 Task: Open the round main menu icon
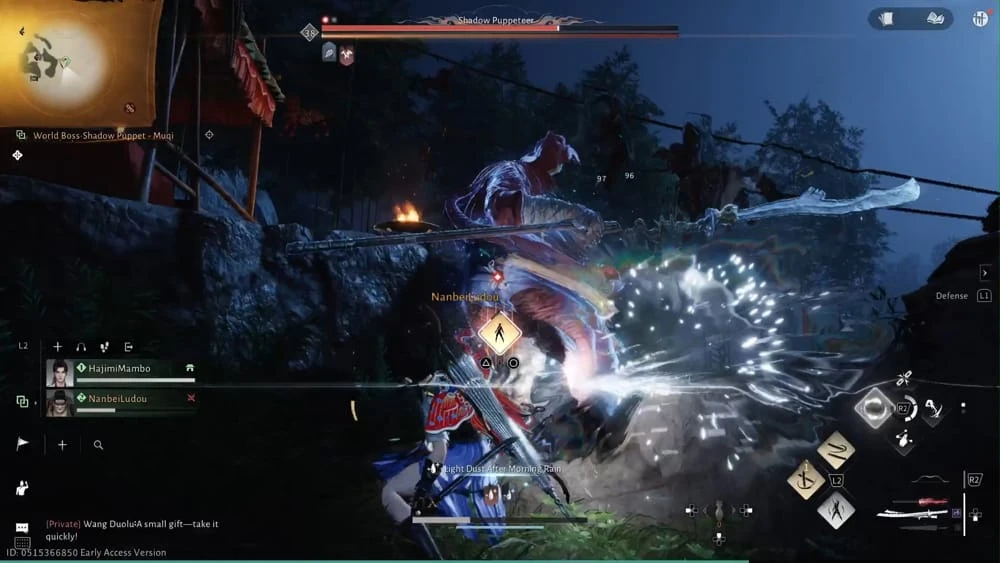(980, 18)
